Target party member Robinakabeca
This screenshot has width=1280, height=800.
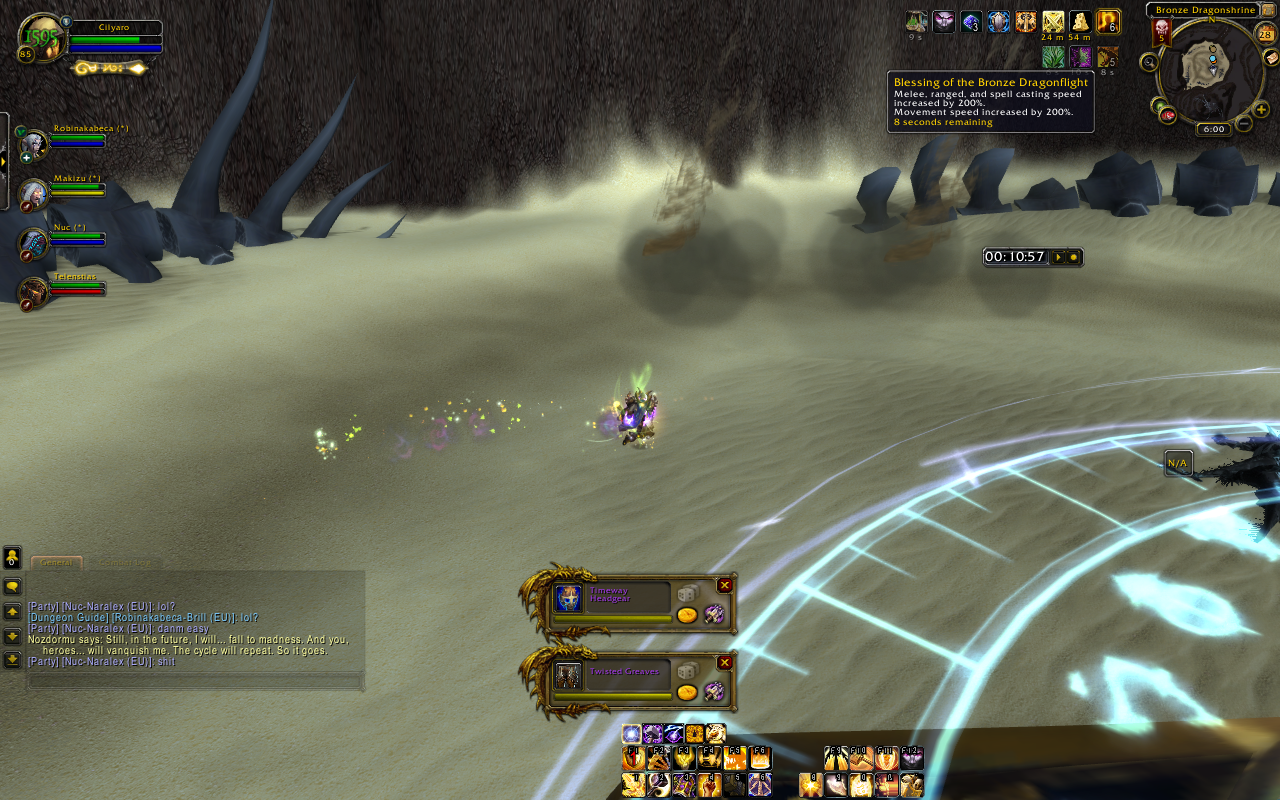(34, 145)
